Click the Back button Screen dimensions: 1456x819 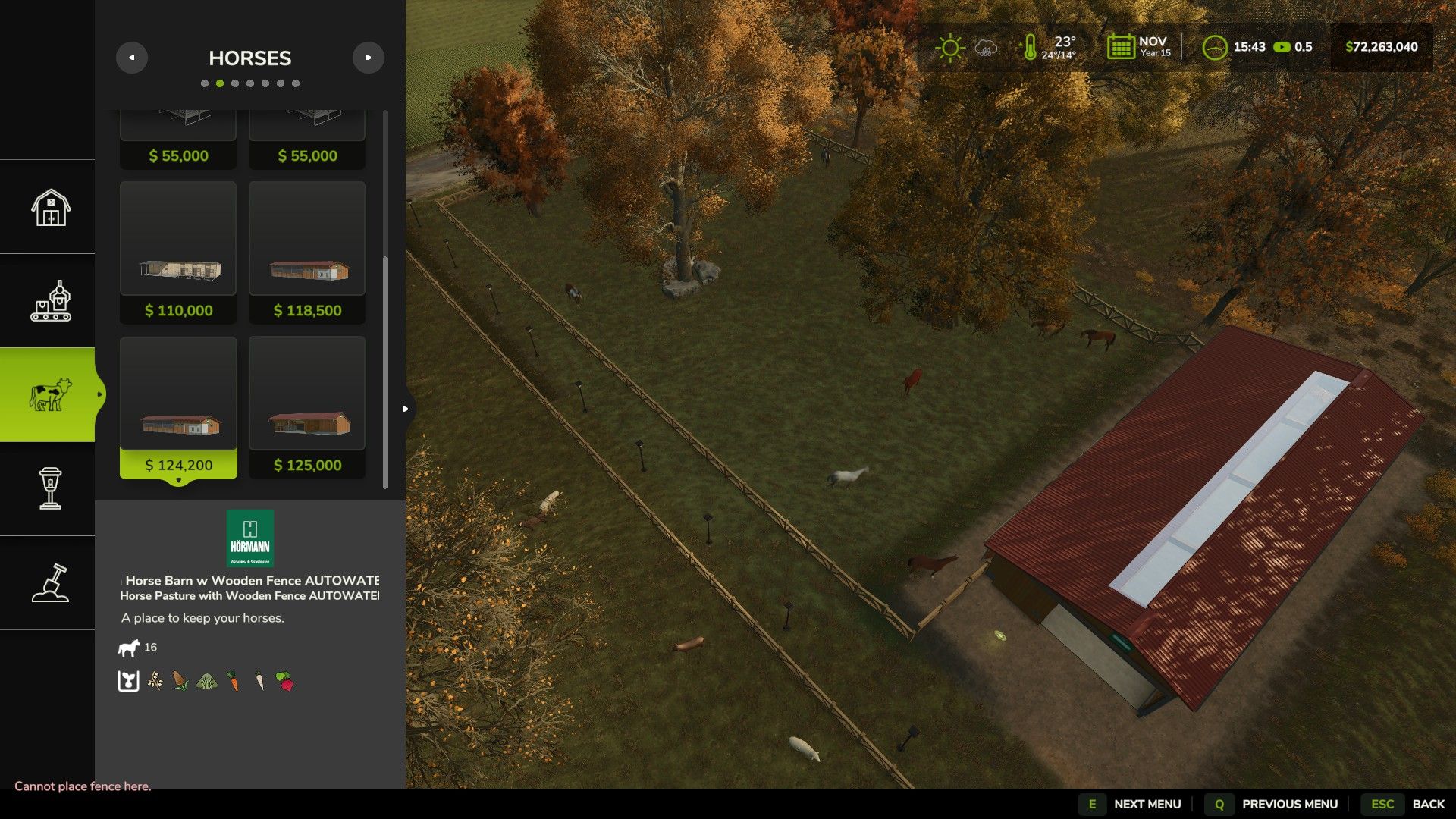coord(1412,804)
